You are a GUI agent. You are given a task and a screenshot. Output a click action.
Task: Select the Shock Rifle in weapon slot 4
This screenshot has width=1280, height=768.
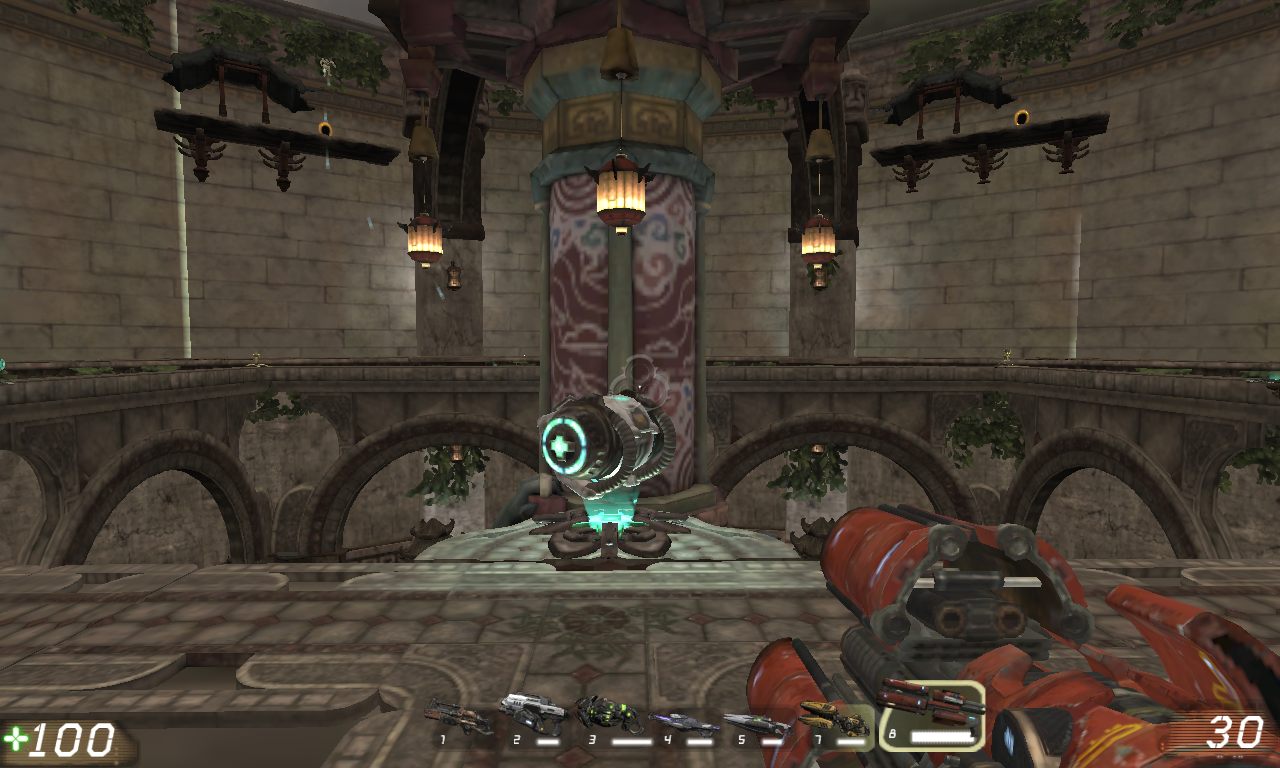[x=682, y=722]
